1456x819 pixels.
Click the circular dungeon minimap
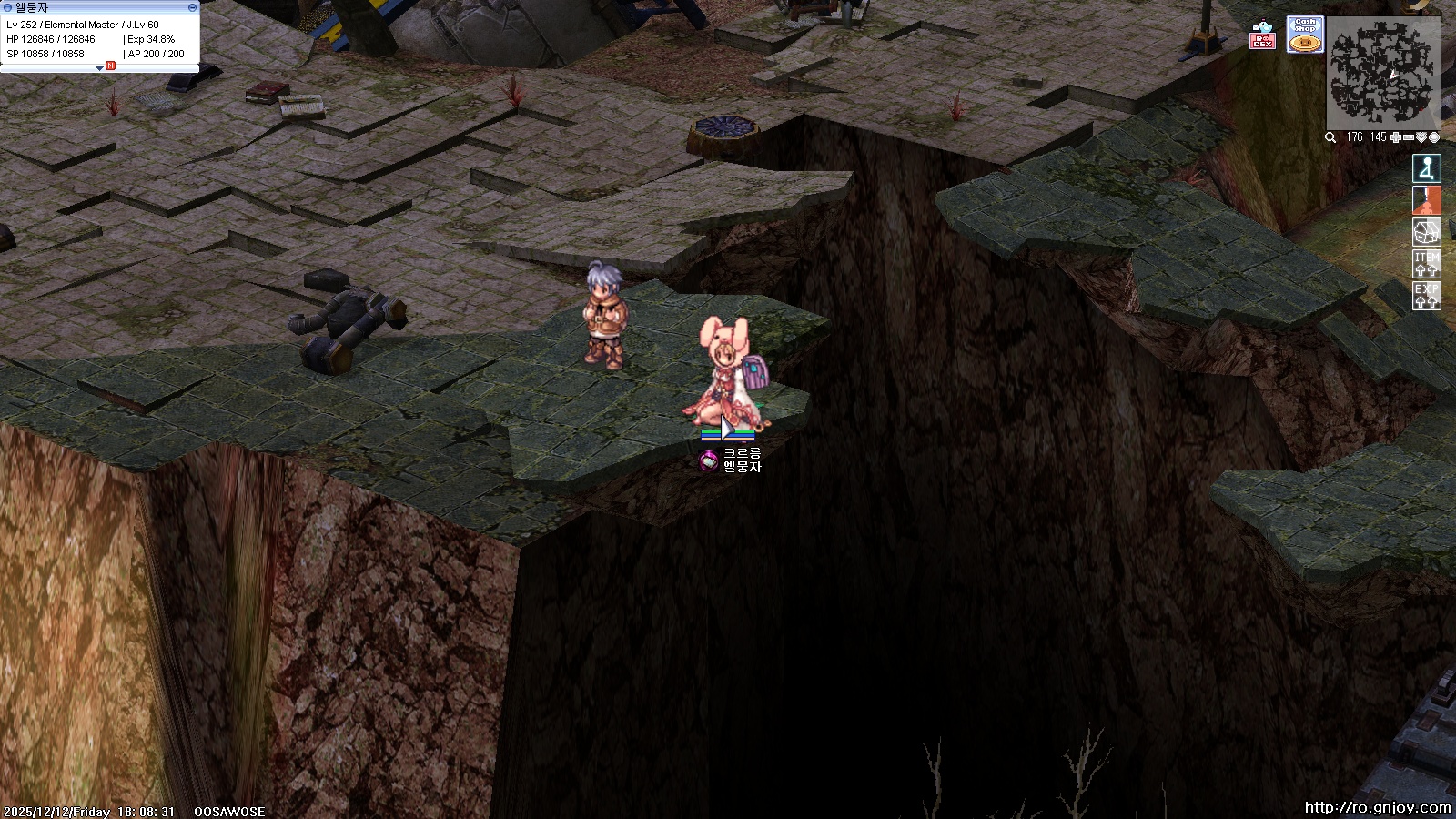click(1382, 72)
